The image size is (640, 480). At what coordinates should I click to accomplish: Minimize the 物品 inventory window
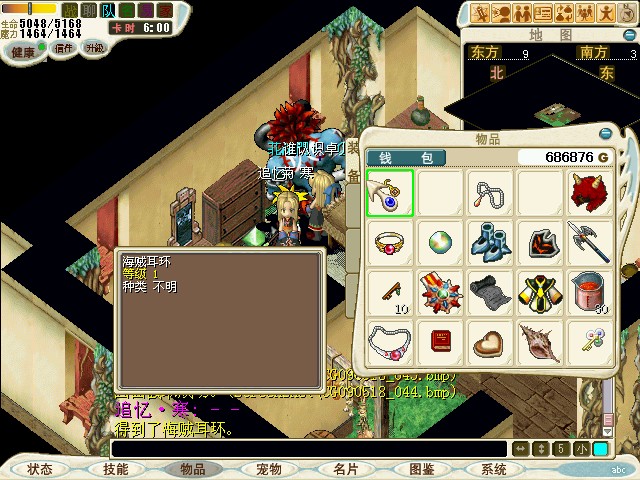coord(604,134)
